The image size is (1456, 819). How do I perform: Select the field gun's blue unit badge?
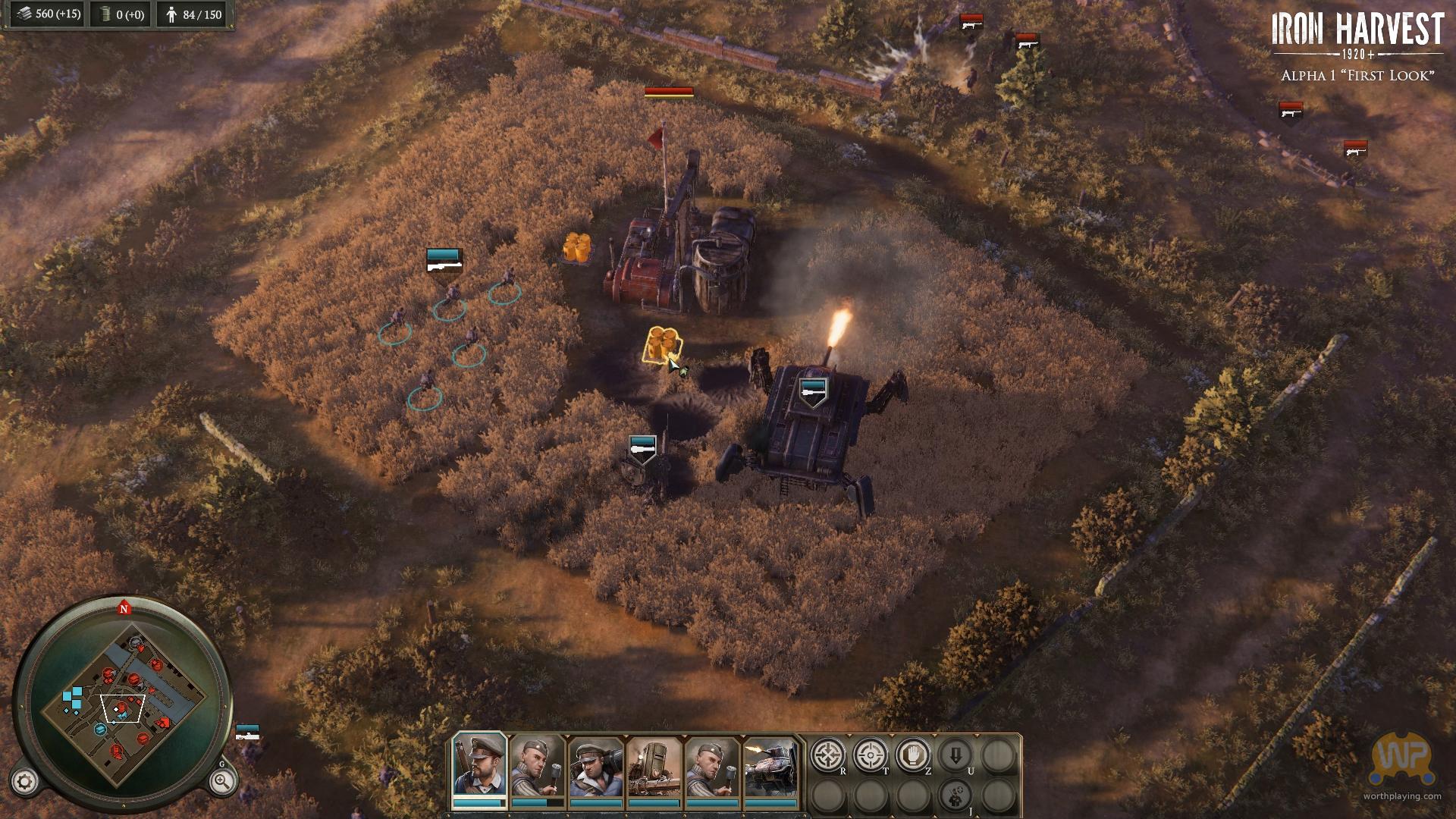point(643,447)
